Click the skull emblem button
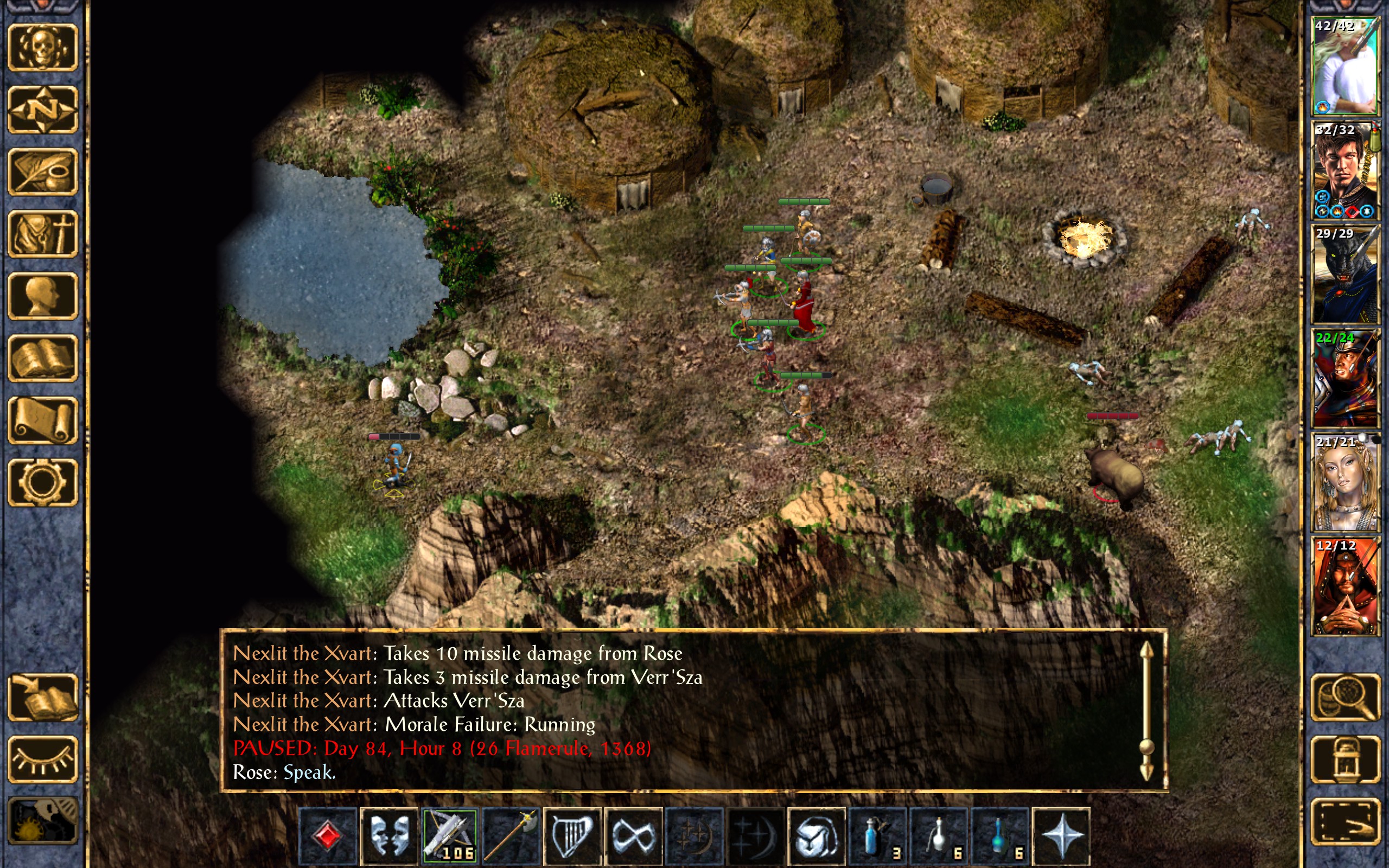This screenshot has height=868, width=1389. 42,48
